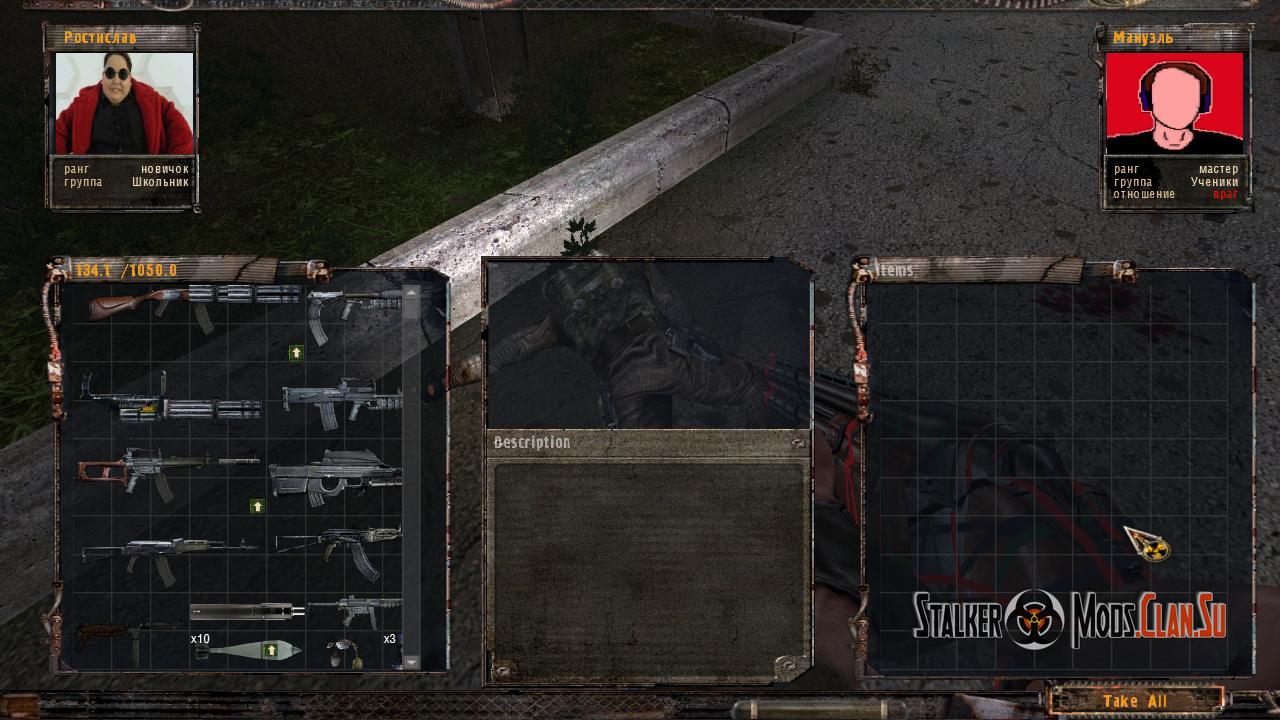Viewport: 1280px width, 720px height.
Task: Pick the bullpup FN2000 rifle
Action: [x=333, y=476]
